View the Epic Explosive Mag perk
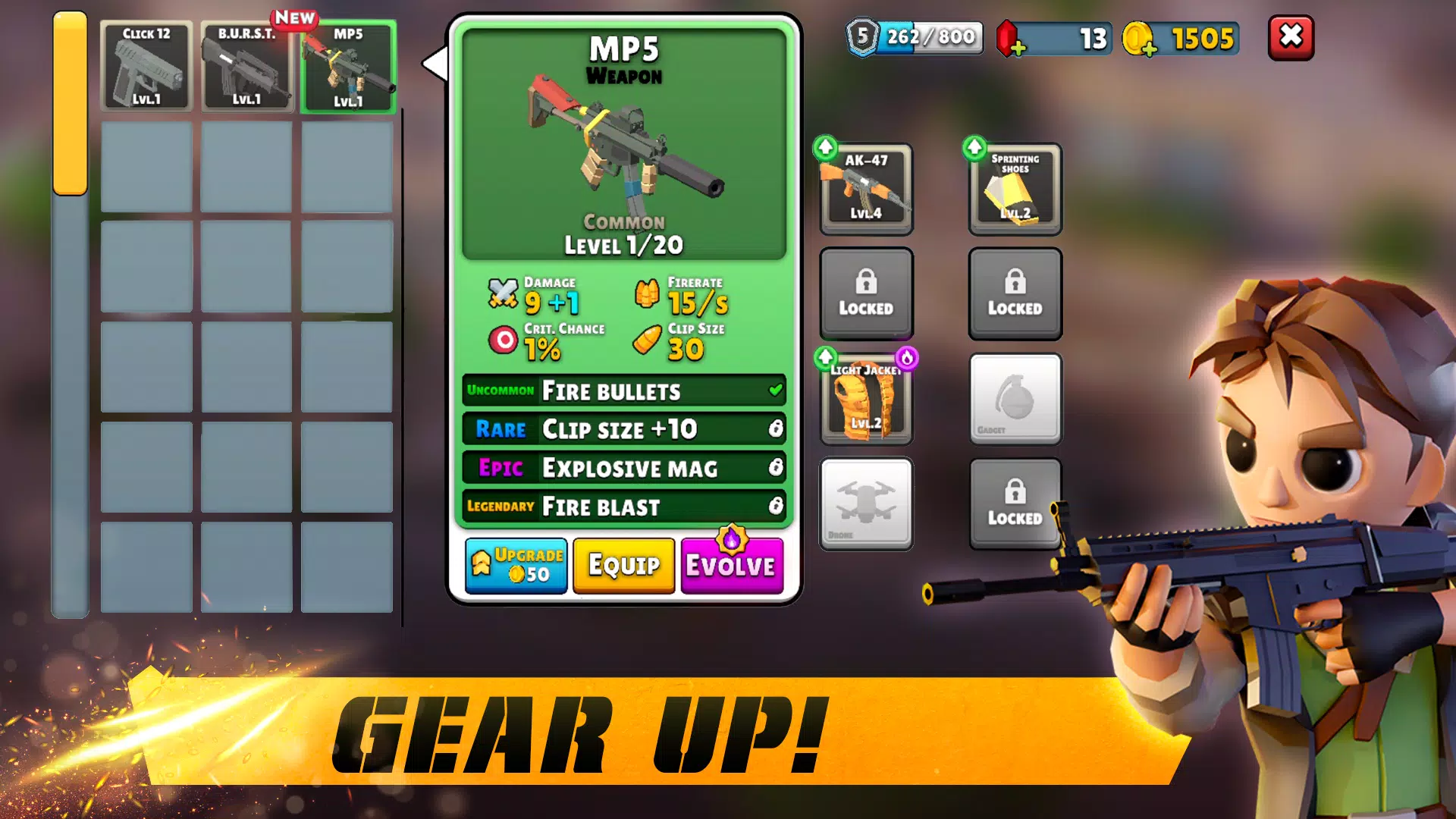Screen dimensions: 1456x819 click(x=623, y=468)
